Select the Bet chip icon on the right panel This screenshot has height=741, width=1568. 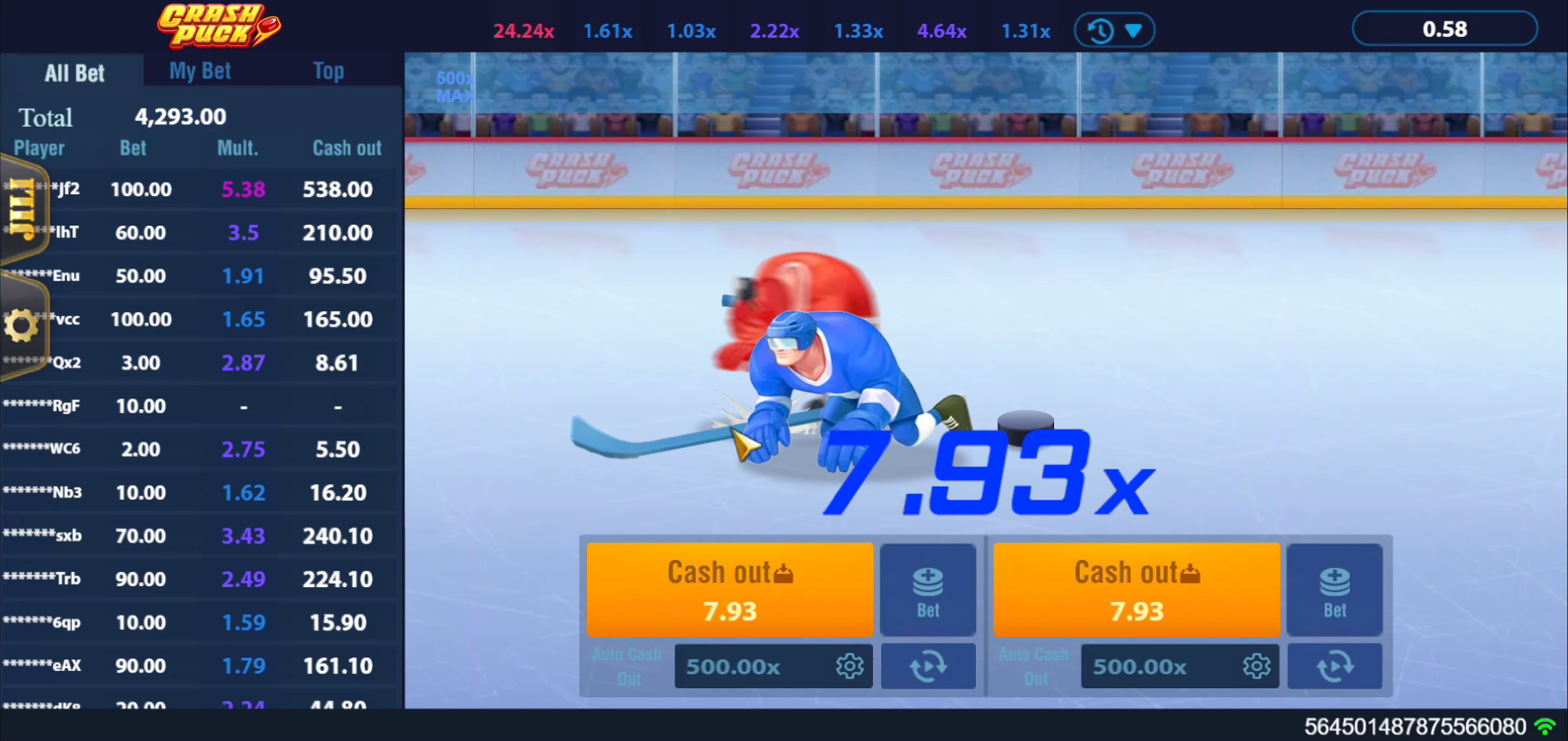click(1334, 590)
